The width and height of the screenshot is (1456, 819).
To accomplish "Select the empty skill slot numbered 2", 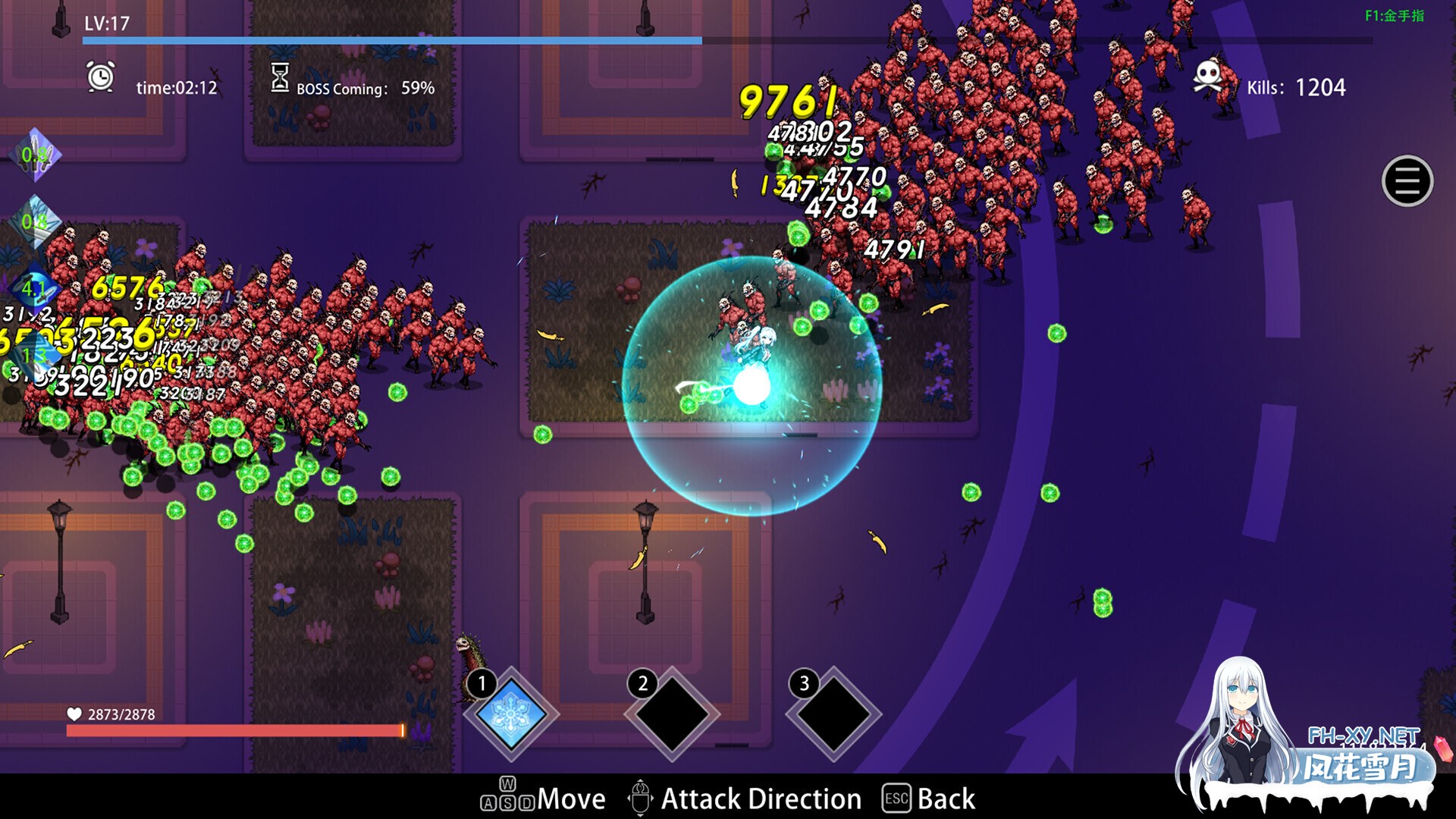I will point(671,714).
